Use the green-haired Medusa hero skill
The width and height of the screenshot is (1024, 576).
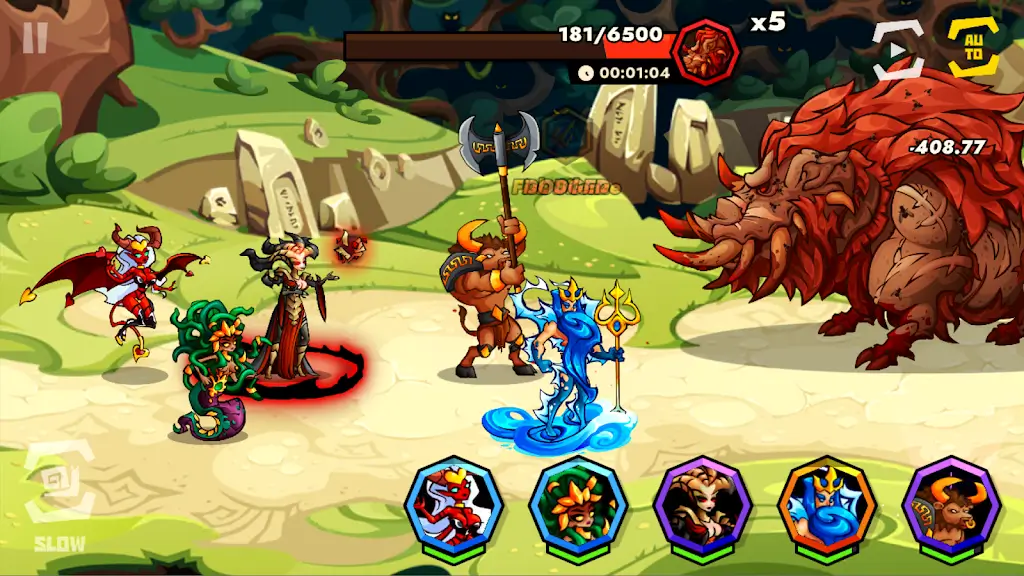pos(577,505)
